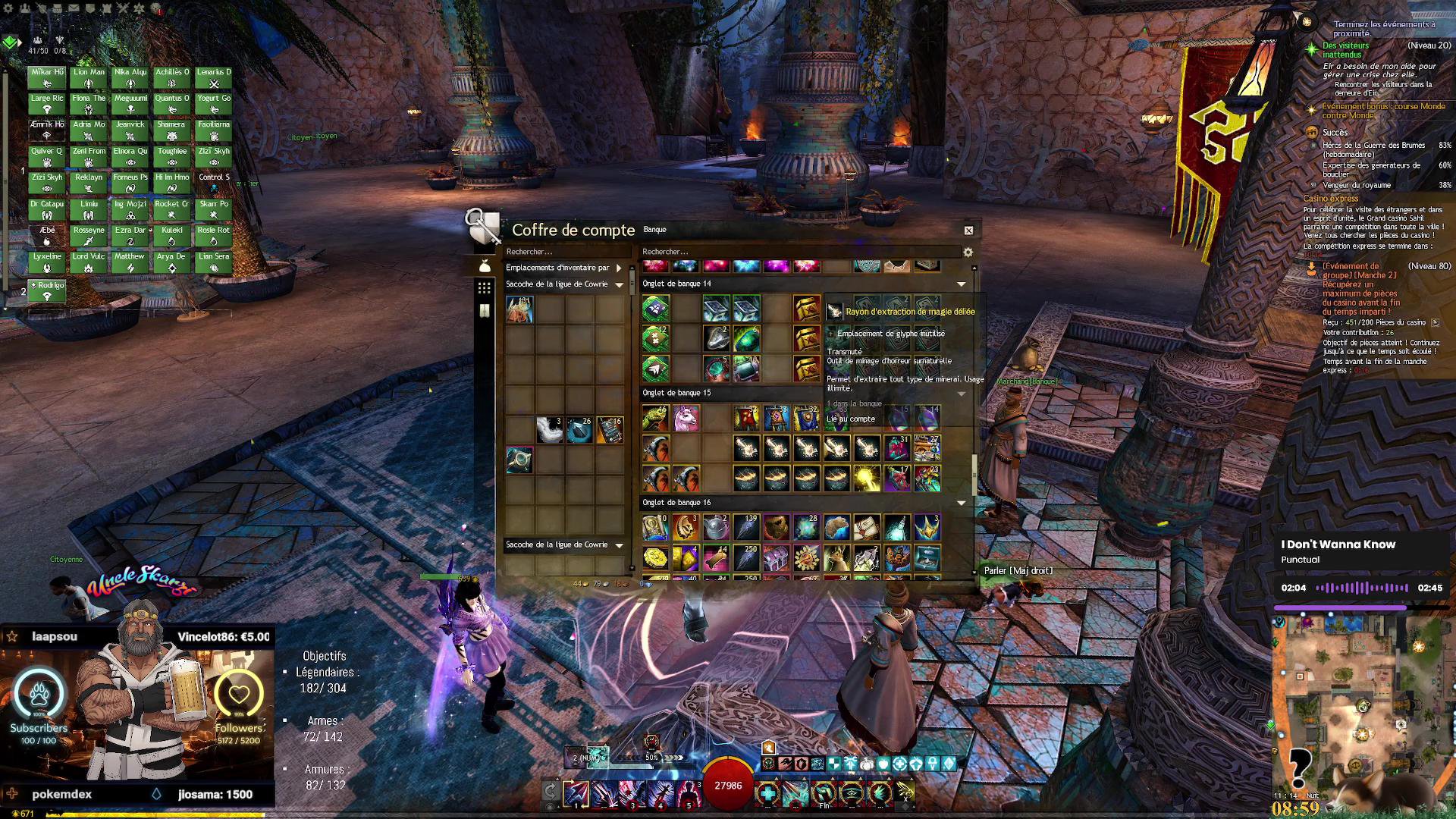Select the Des visiteurs inattendus objective
1456x819 pixels.
pos(1346,50)
